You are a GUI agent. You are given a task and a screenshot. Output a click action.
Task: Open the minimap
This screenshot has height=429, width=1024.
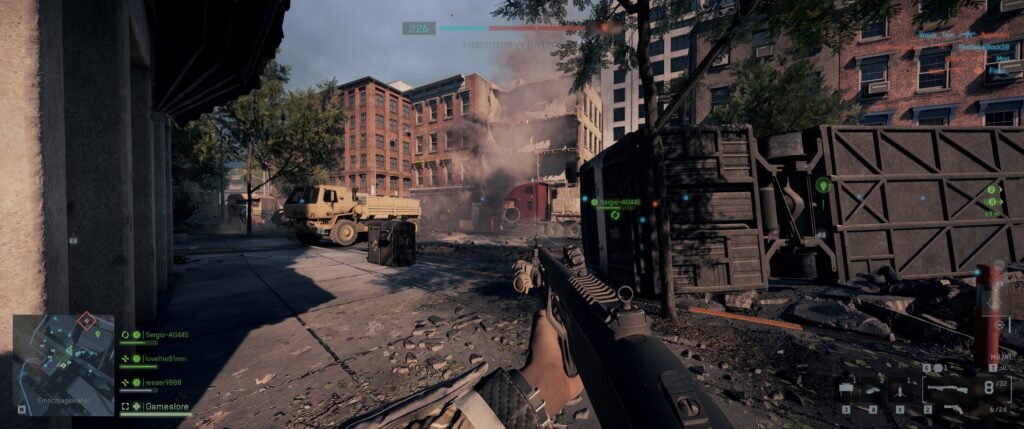point(63,364)
